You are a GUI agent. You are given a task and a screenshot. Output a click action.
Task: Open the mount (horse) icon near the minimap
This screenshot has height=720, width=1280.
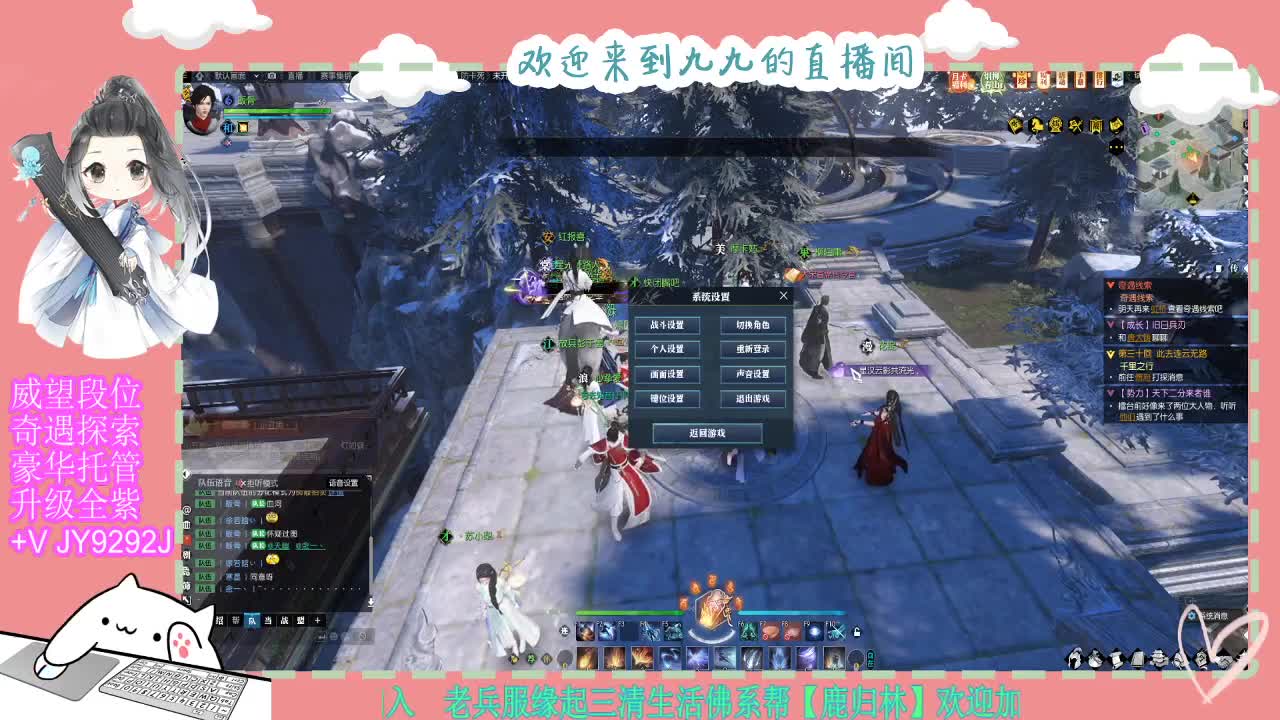click(x=1036, y=125)
